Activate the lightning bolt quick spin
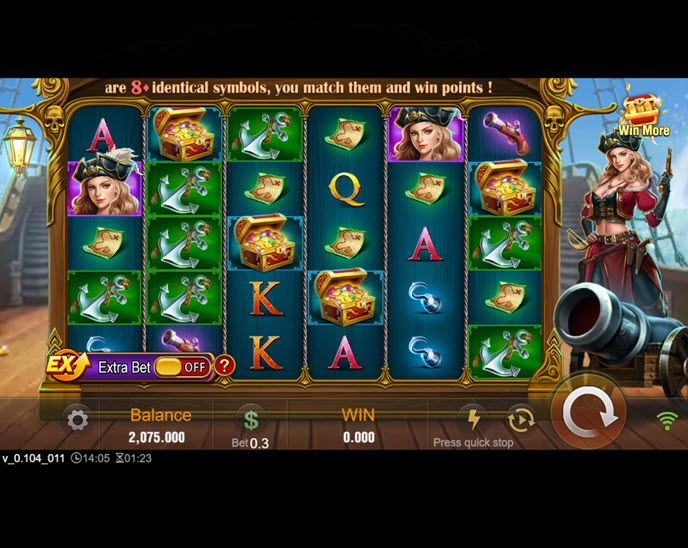The height and width of the screenshot is (548, 688). coord(472,417)
